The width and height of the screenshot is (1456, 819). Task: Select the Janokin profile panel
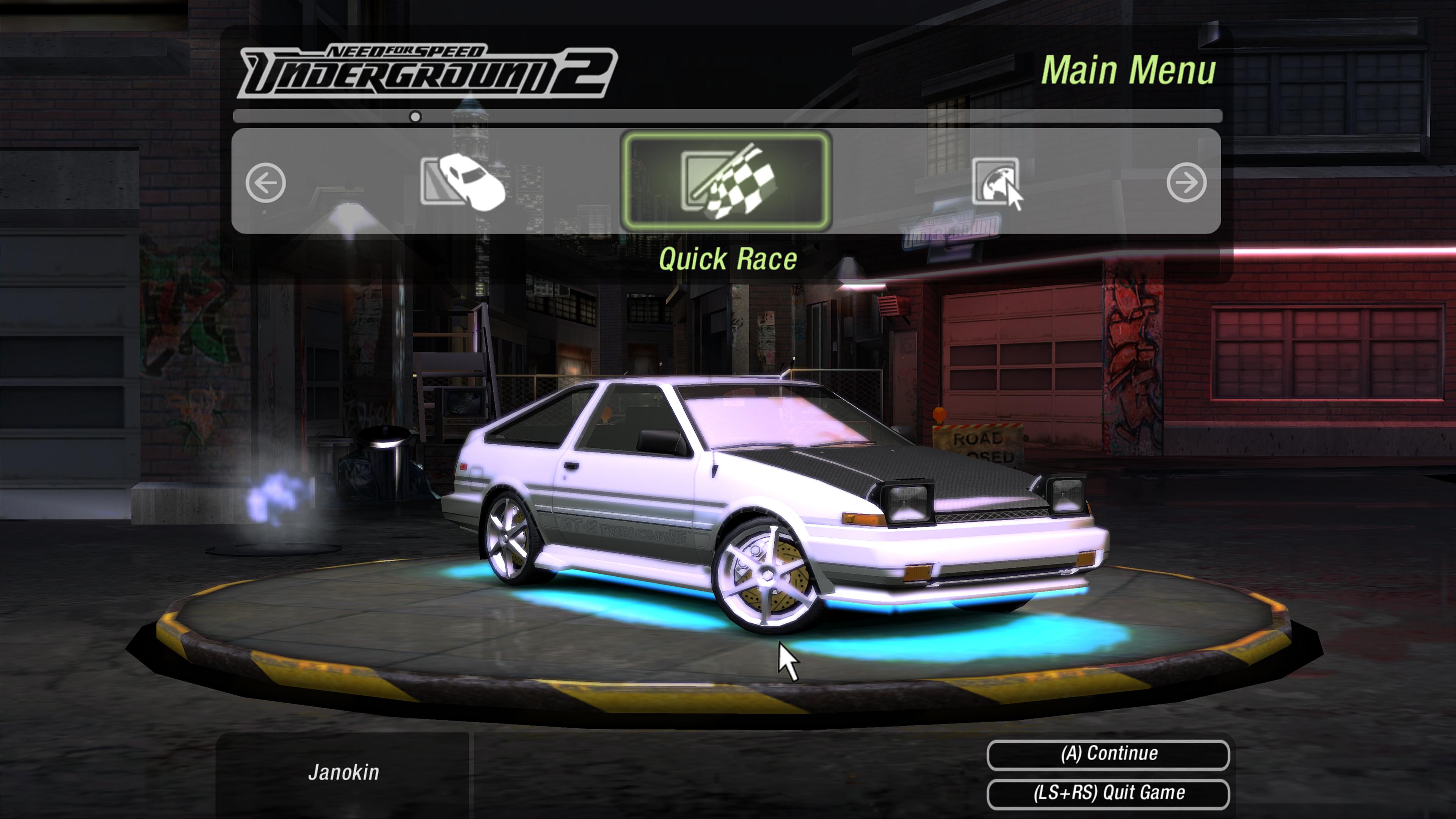[x=343, y=773]
